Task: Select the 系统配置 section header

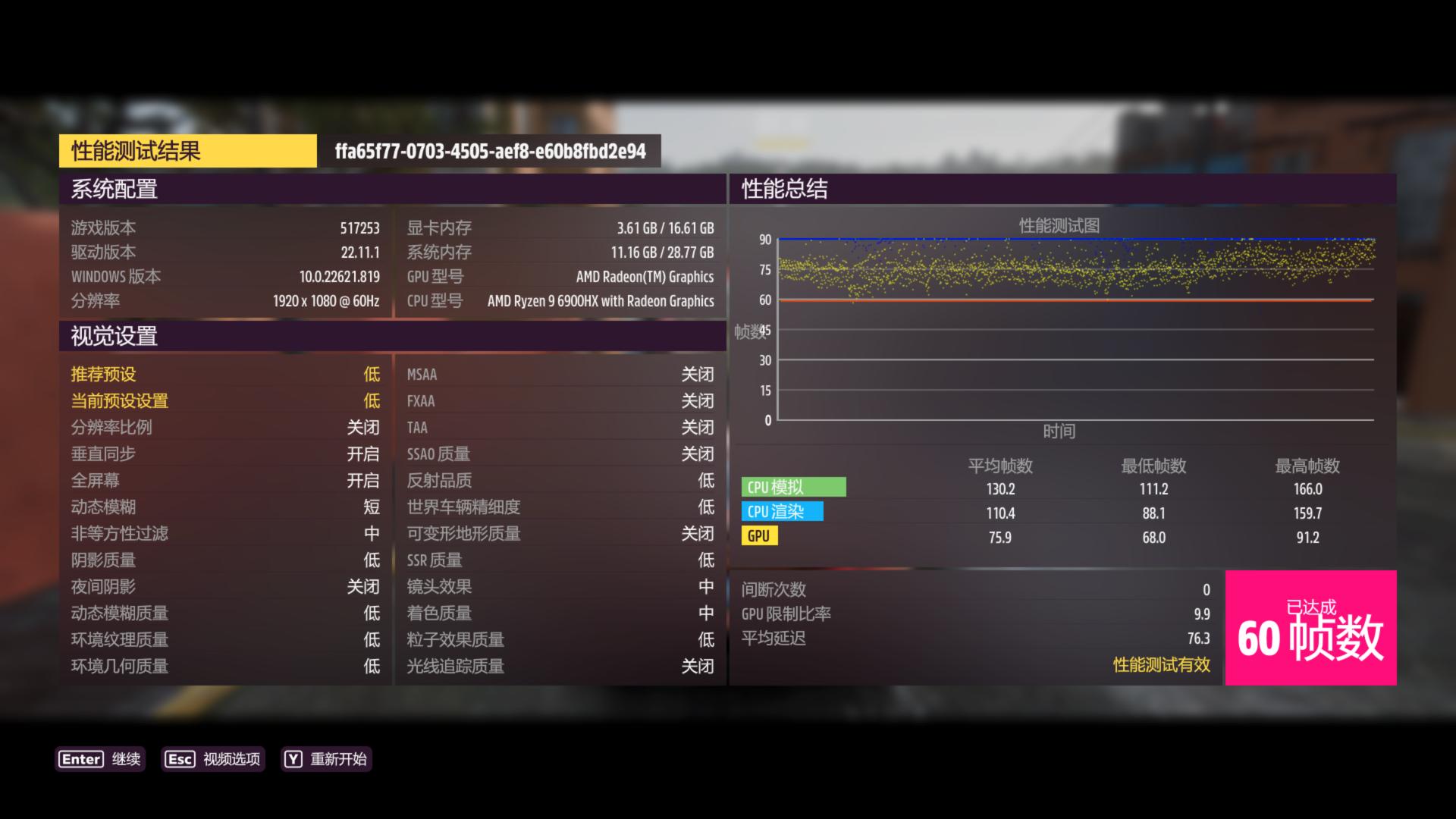Action: tap(114, 190)
